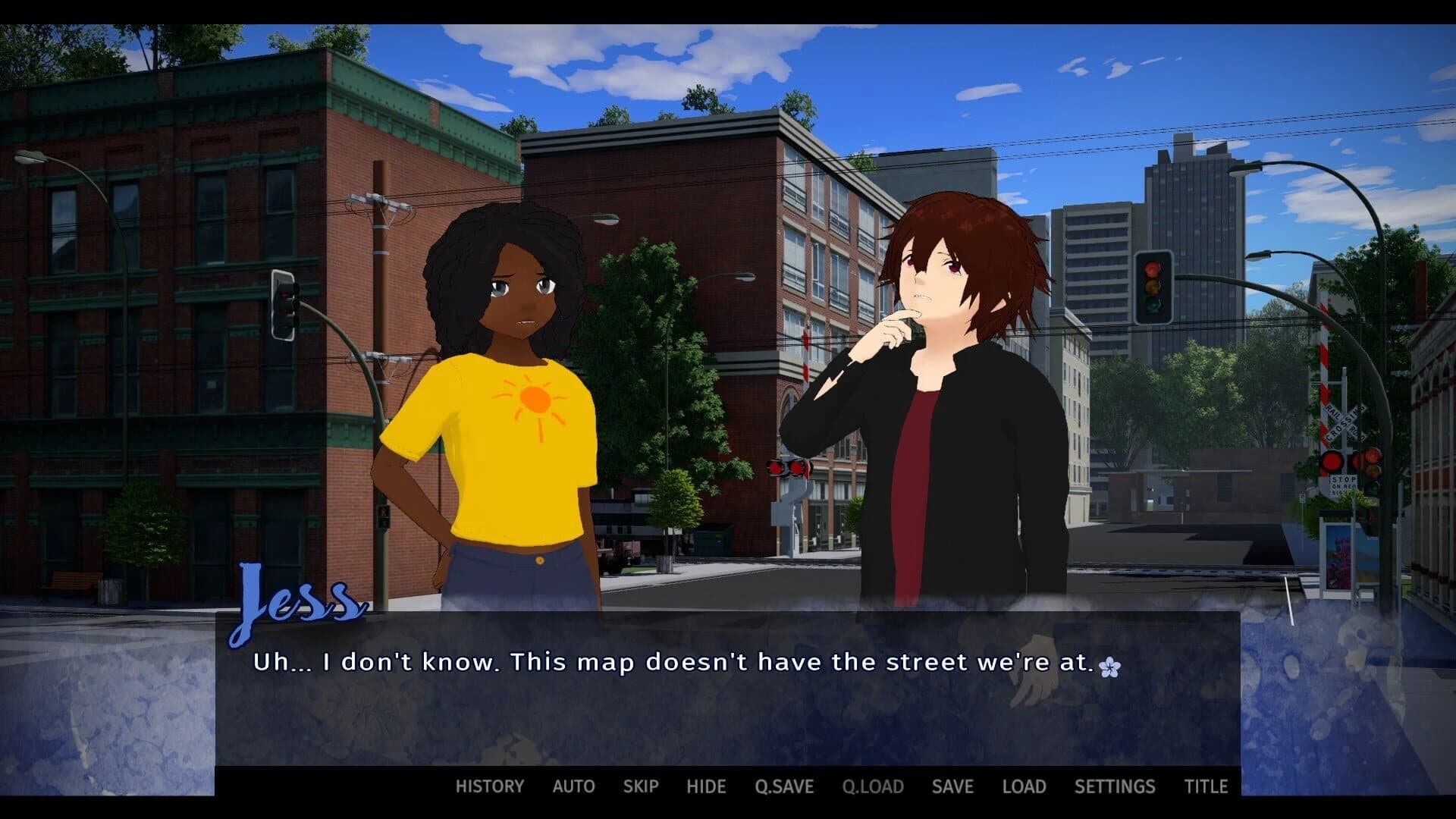Activate Skip to fast-forward dialogue
This screenshot has width=1456, height=819.
pyautogui.click(x=641, y=786)
